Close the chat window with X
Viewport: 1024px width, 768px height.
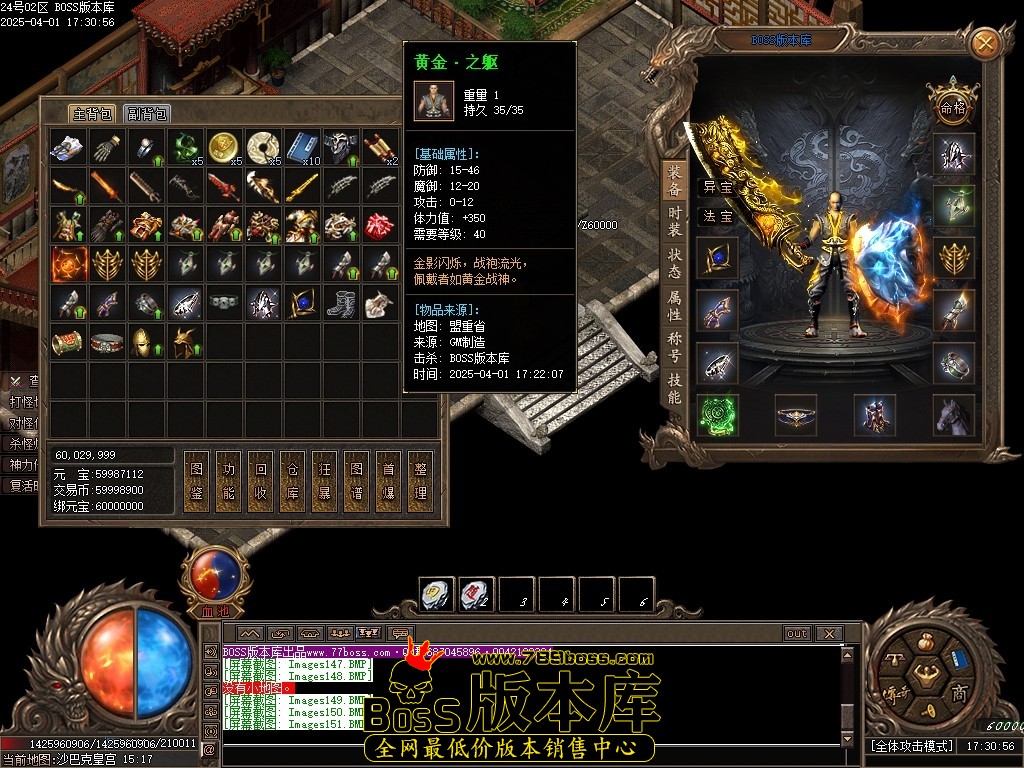(828, 633)
